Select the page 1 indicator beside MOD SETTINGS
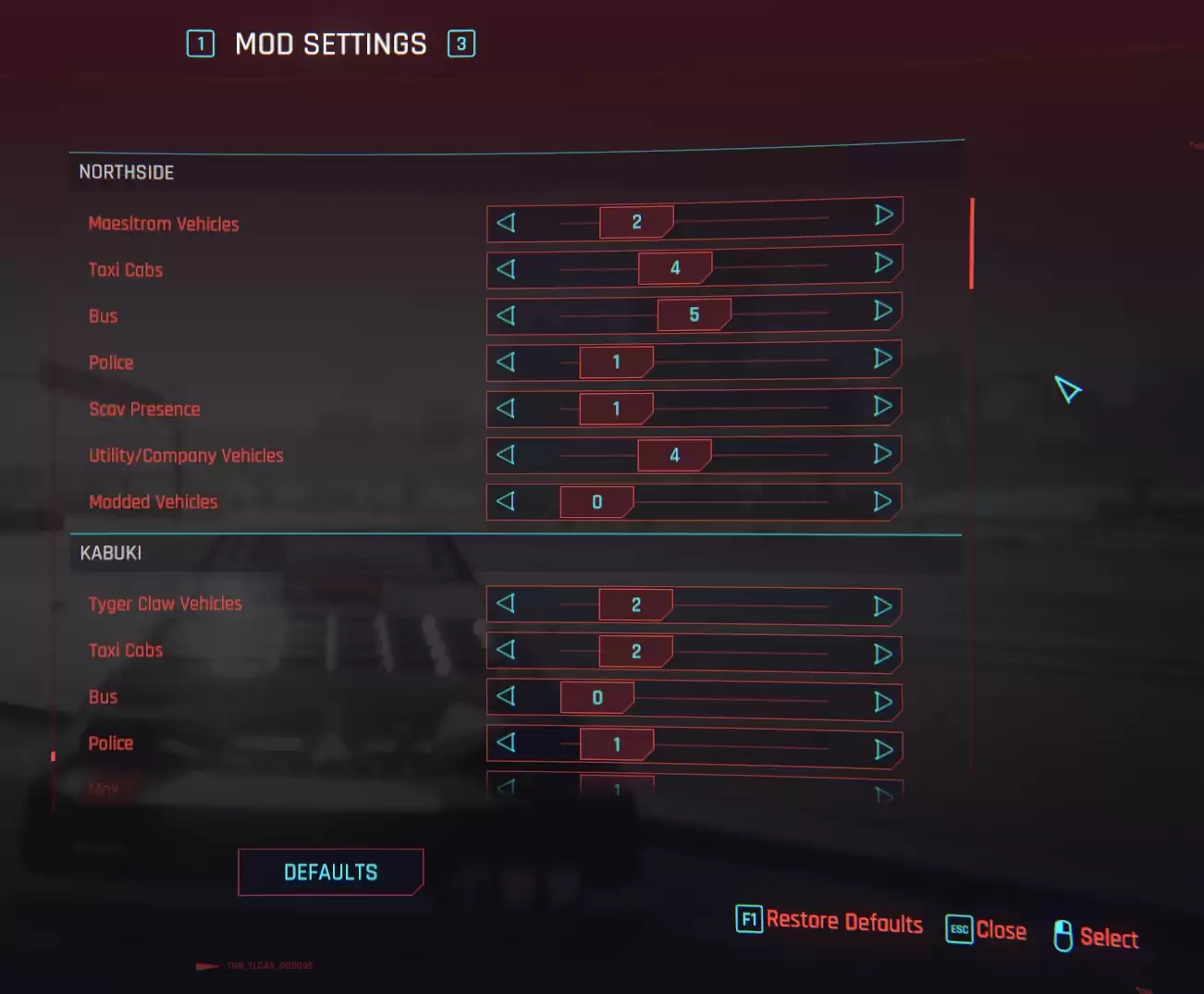 point(201,44)
